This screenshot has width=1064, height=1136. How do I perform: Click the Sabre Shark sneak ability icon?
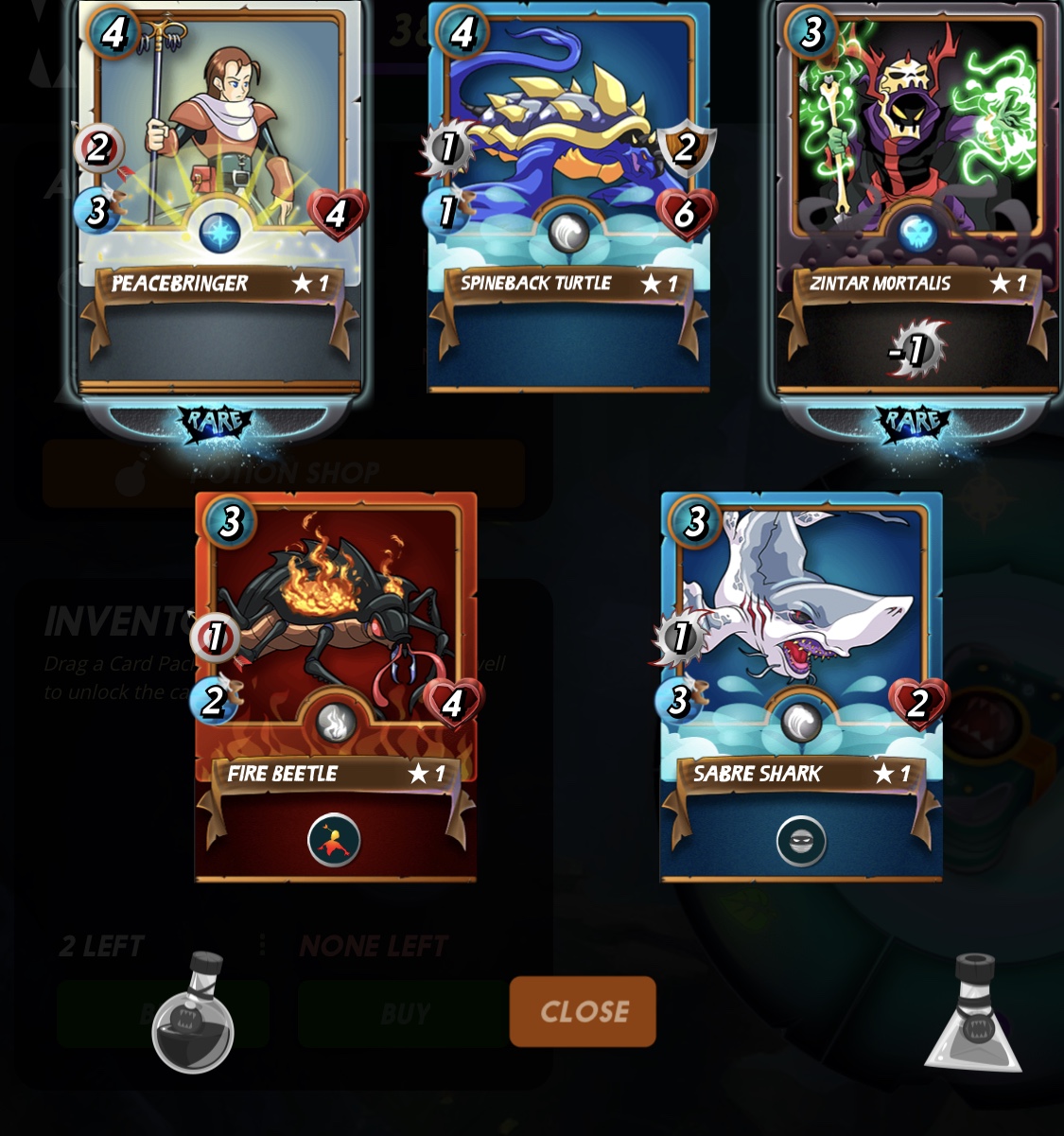click(x=801, y=840)
